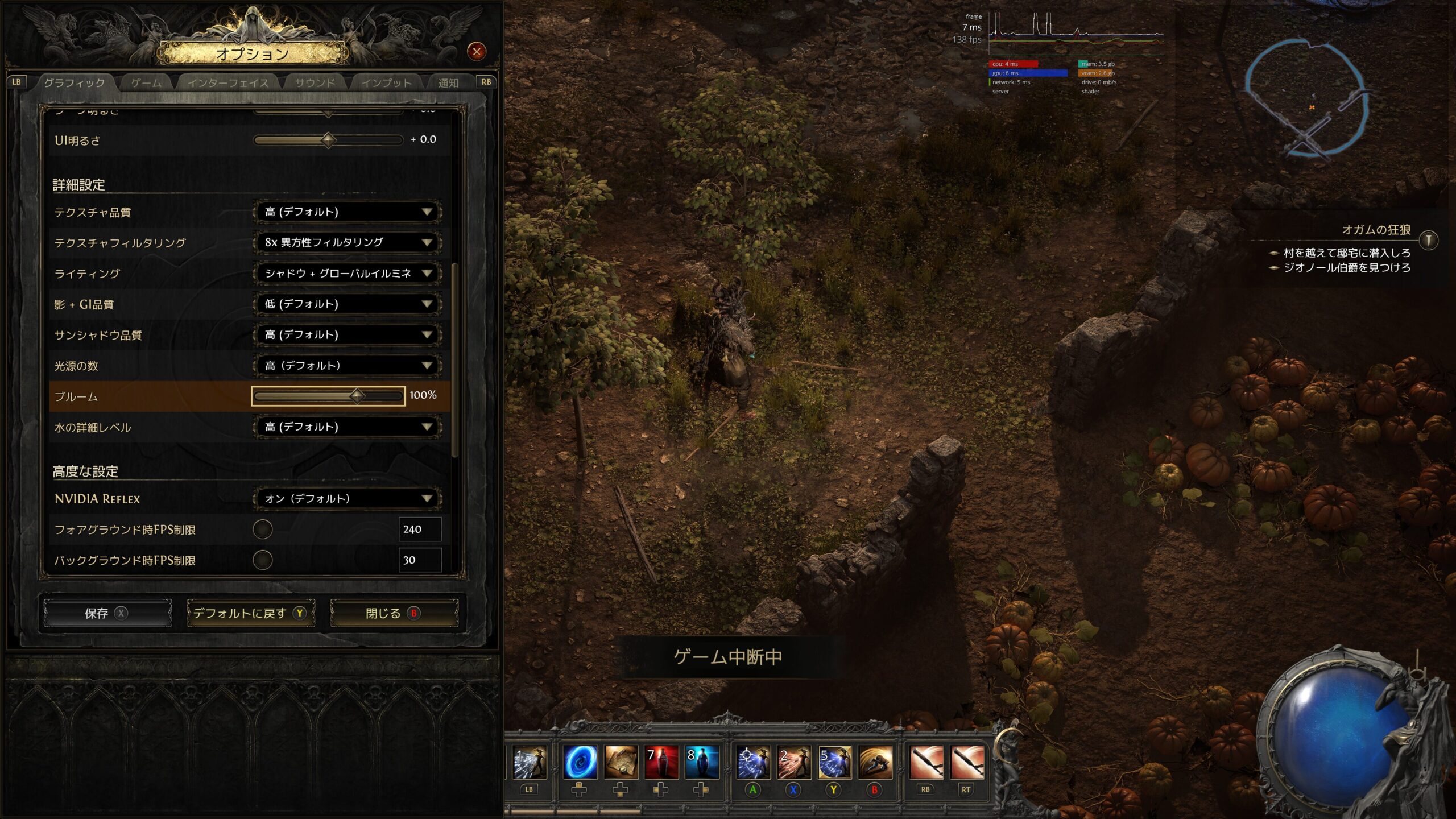
Task: Close the options window with the red X
Action: pyautogui.click(x=477, y=52)
